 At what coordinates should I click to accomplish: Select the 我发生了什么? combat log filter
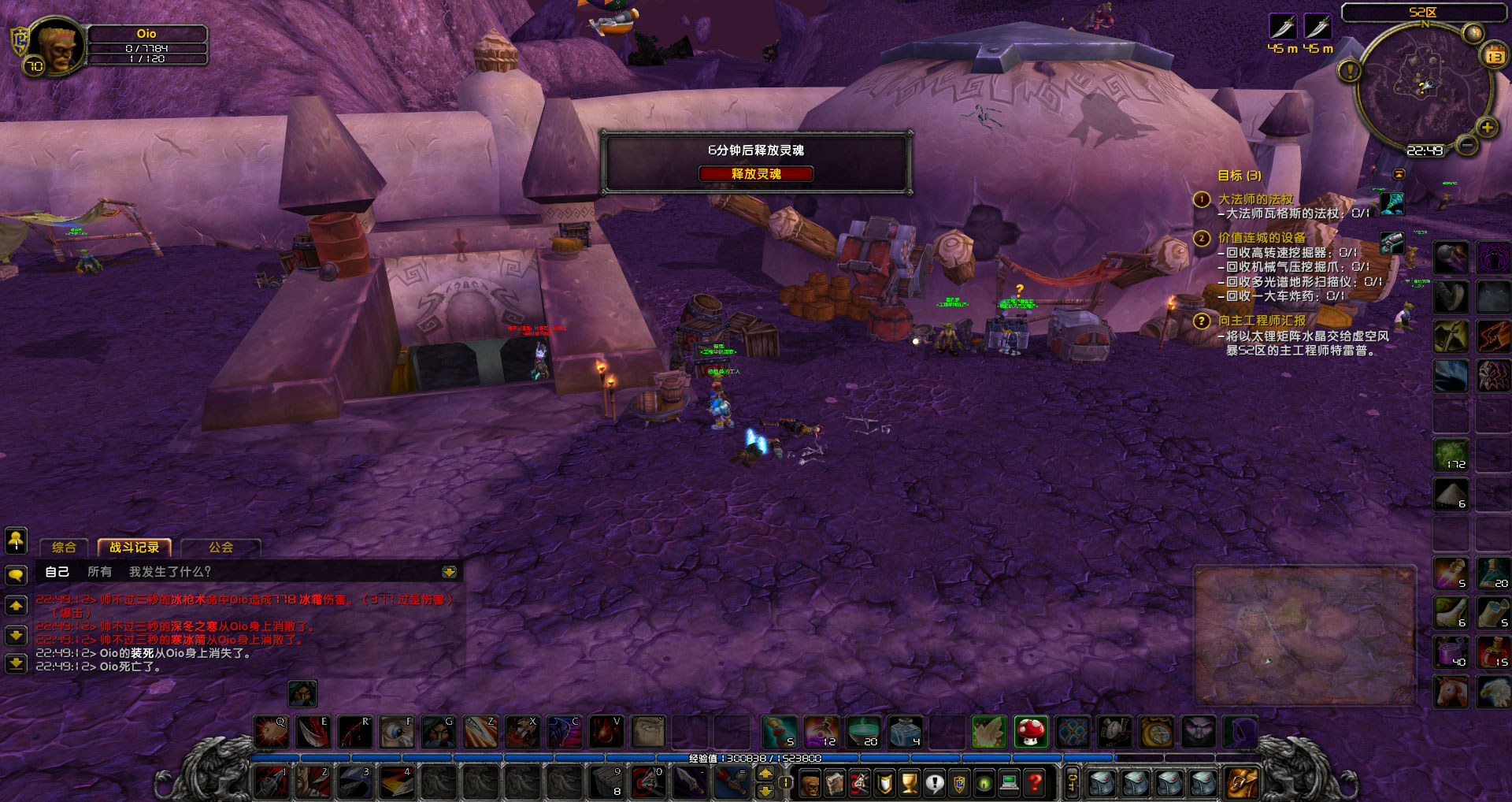click(x=170, y=572)
